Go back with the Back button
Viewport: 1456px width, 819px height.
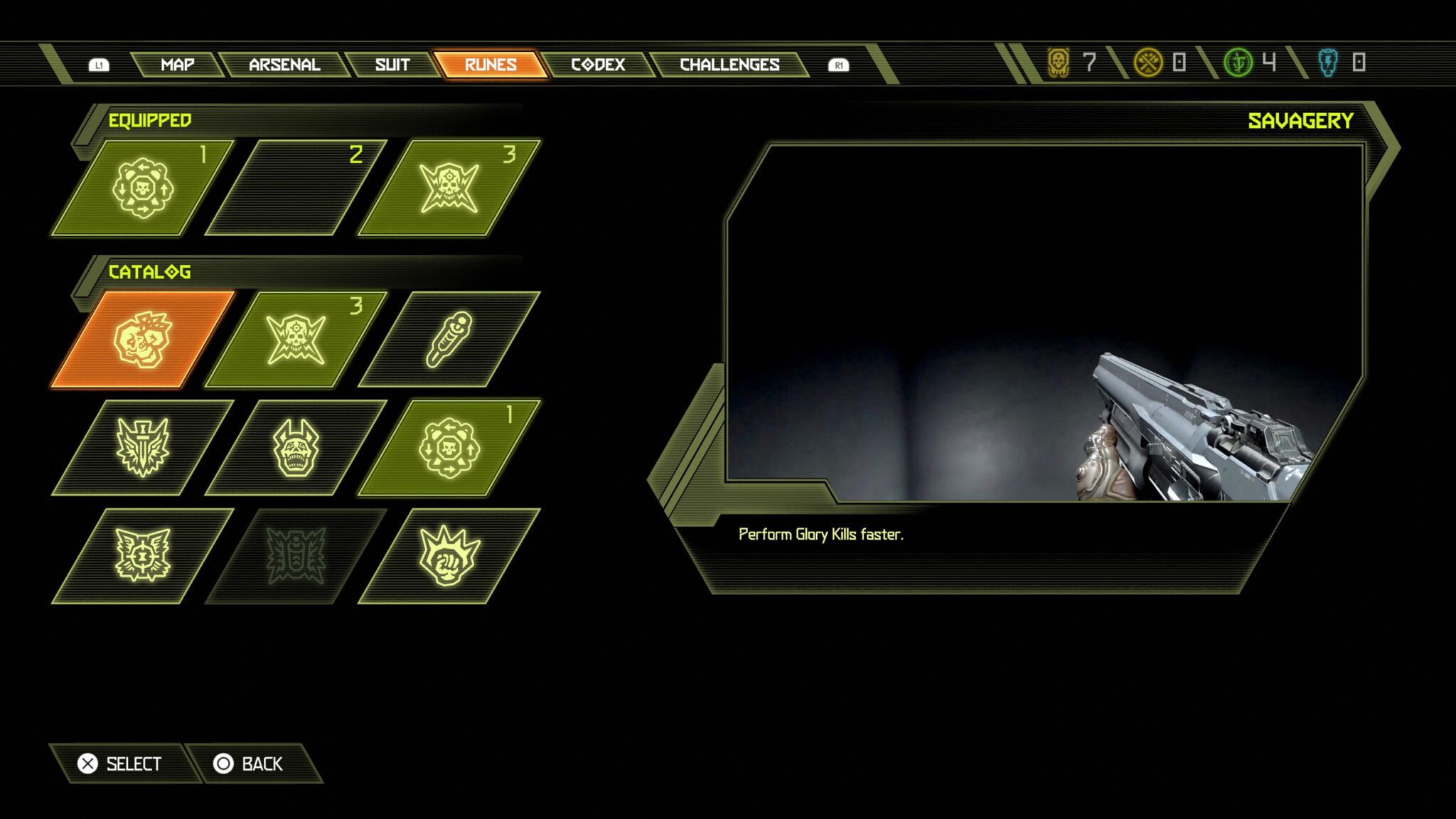click(249, 764)
